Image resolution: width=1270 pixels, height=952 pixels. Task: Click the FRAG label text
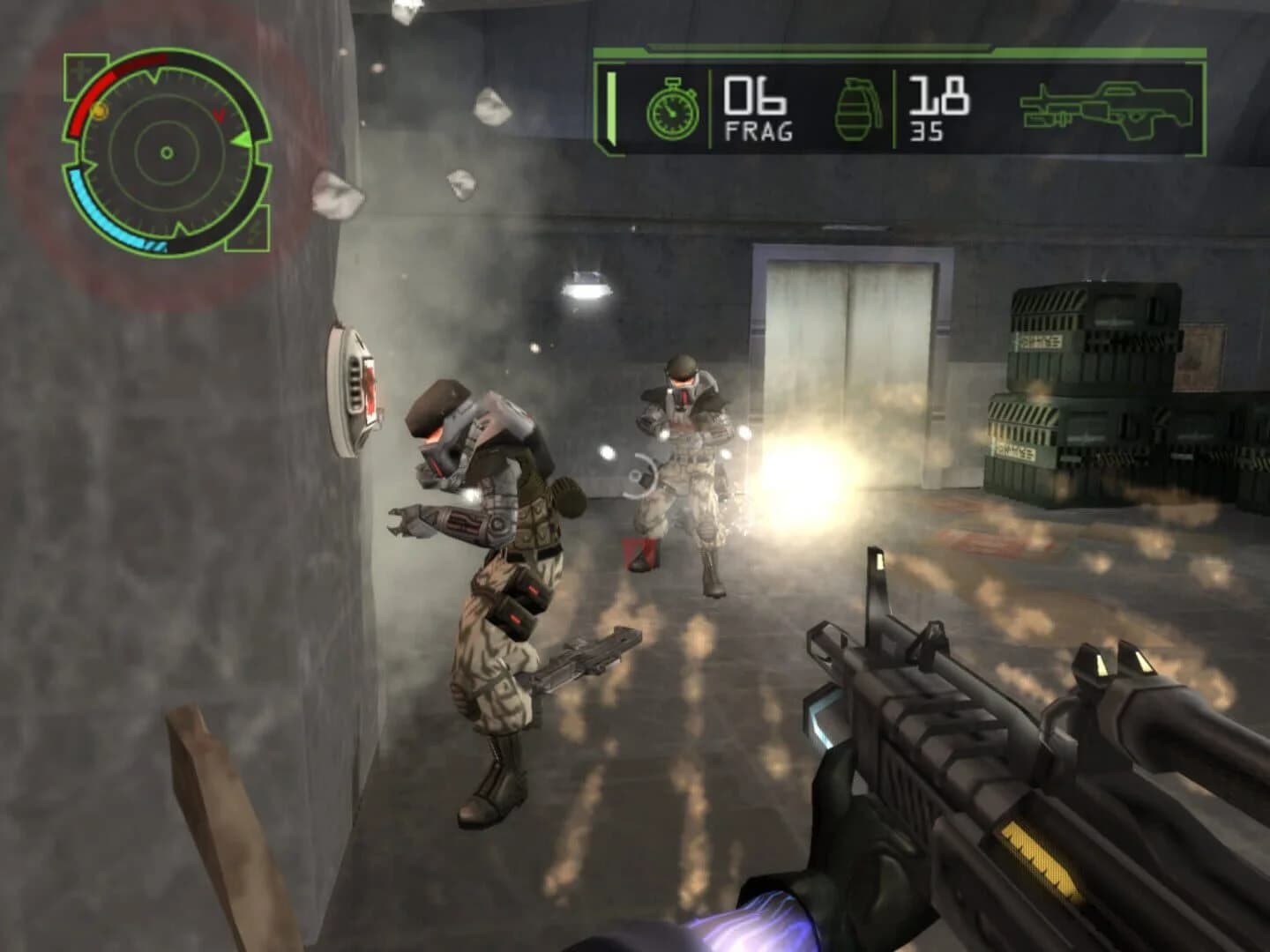760,129
